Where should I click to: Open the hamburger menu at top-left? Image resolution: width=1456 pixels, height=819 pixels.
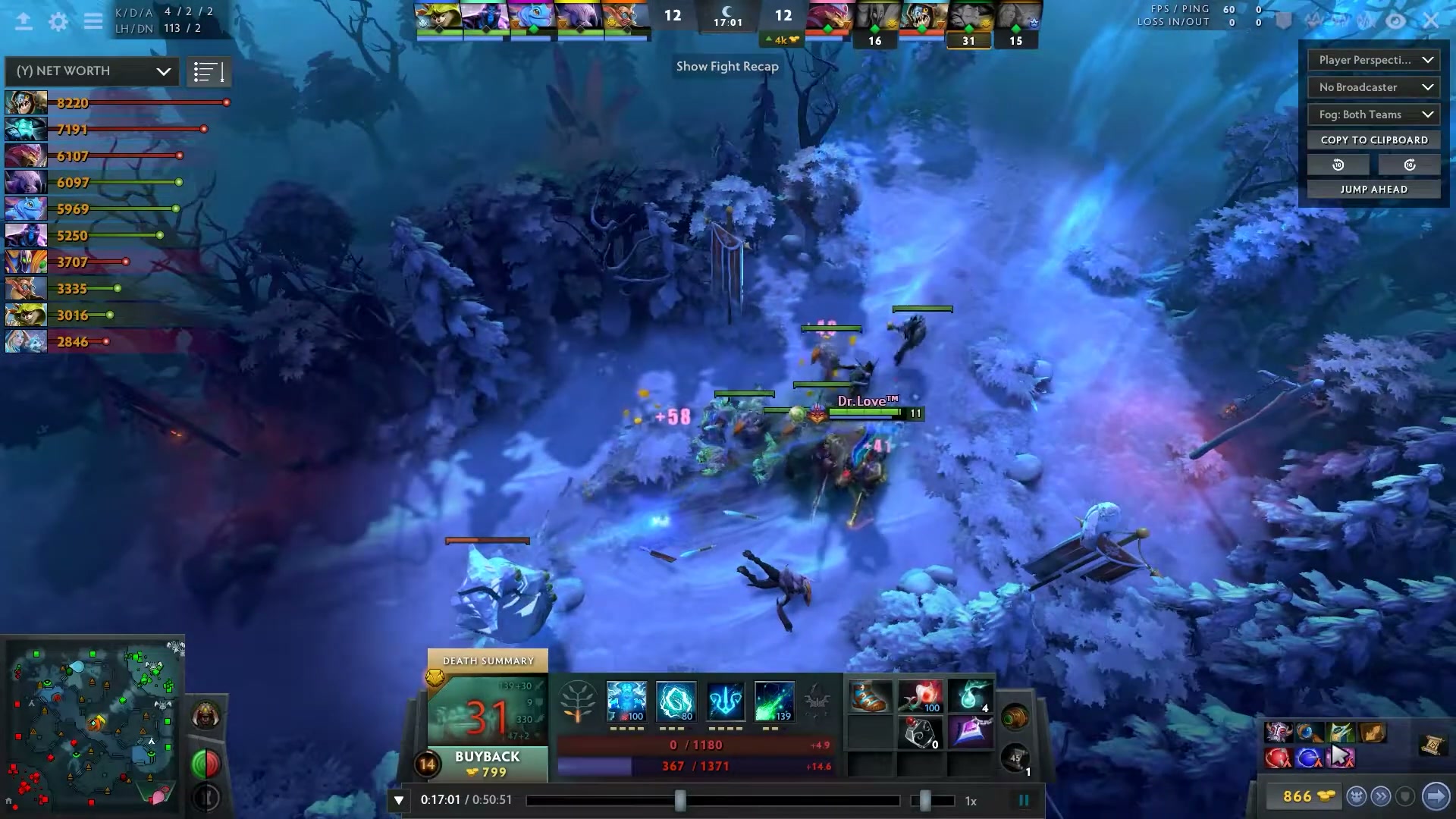click(x=93, y=22)
